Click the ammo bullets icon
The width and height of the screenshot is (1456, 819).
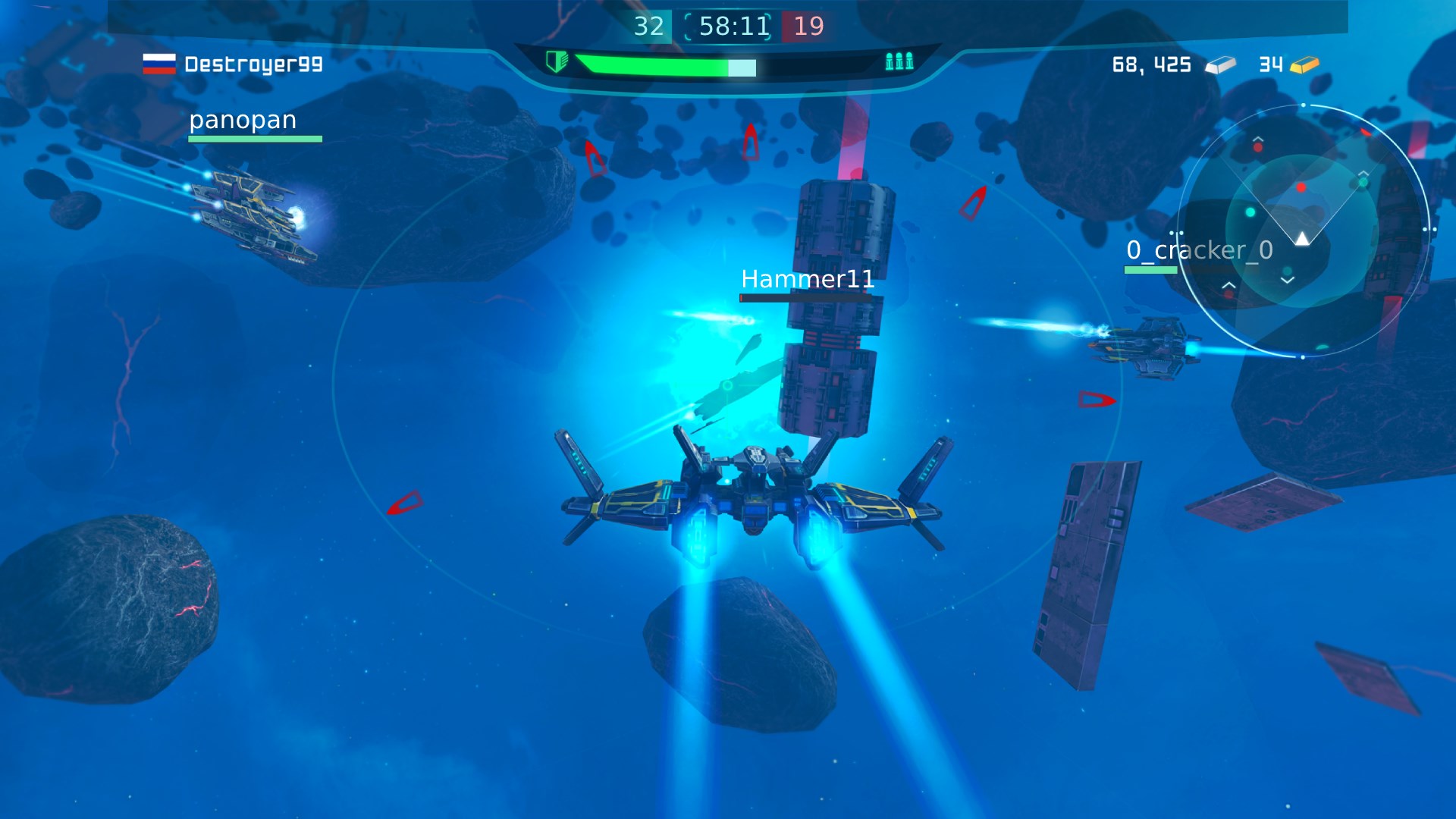coord(899,61)
